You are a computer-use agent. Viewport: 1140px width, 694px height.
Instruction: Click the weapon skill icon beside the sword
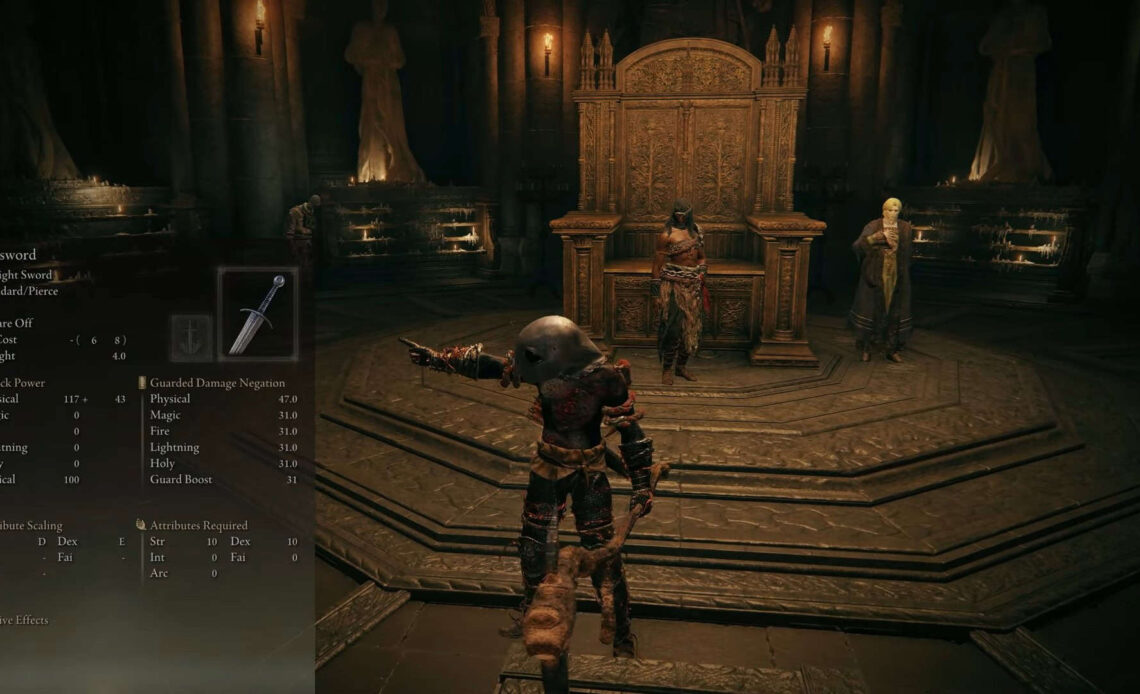191,336
